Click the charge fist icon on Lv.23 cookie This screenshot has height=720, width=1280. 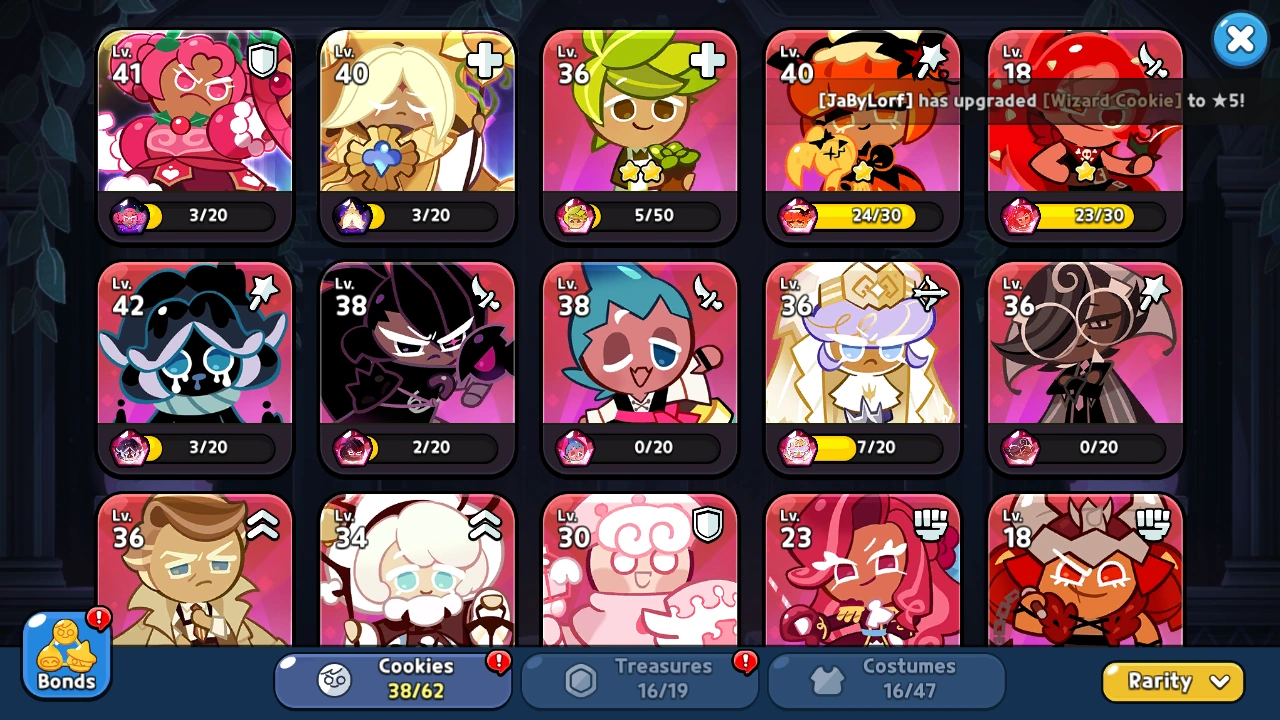[x=929, y=524]
